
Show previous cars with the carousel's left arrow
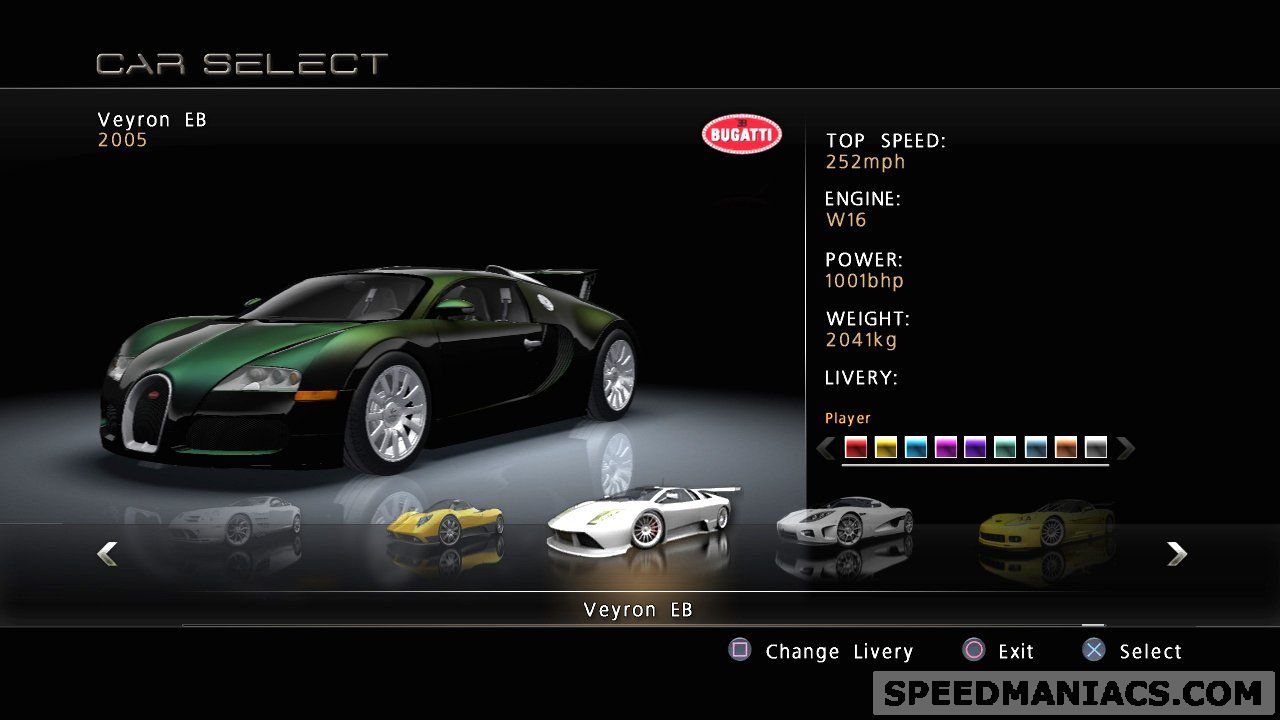[107, 553]
